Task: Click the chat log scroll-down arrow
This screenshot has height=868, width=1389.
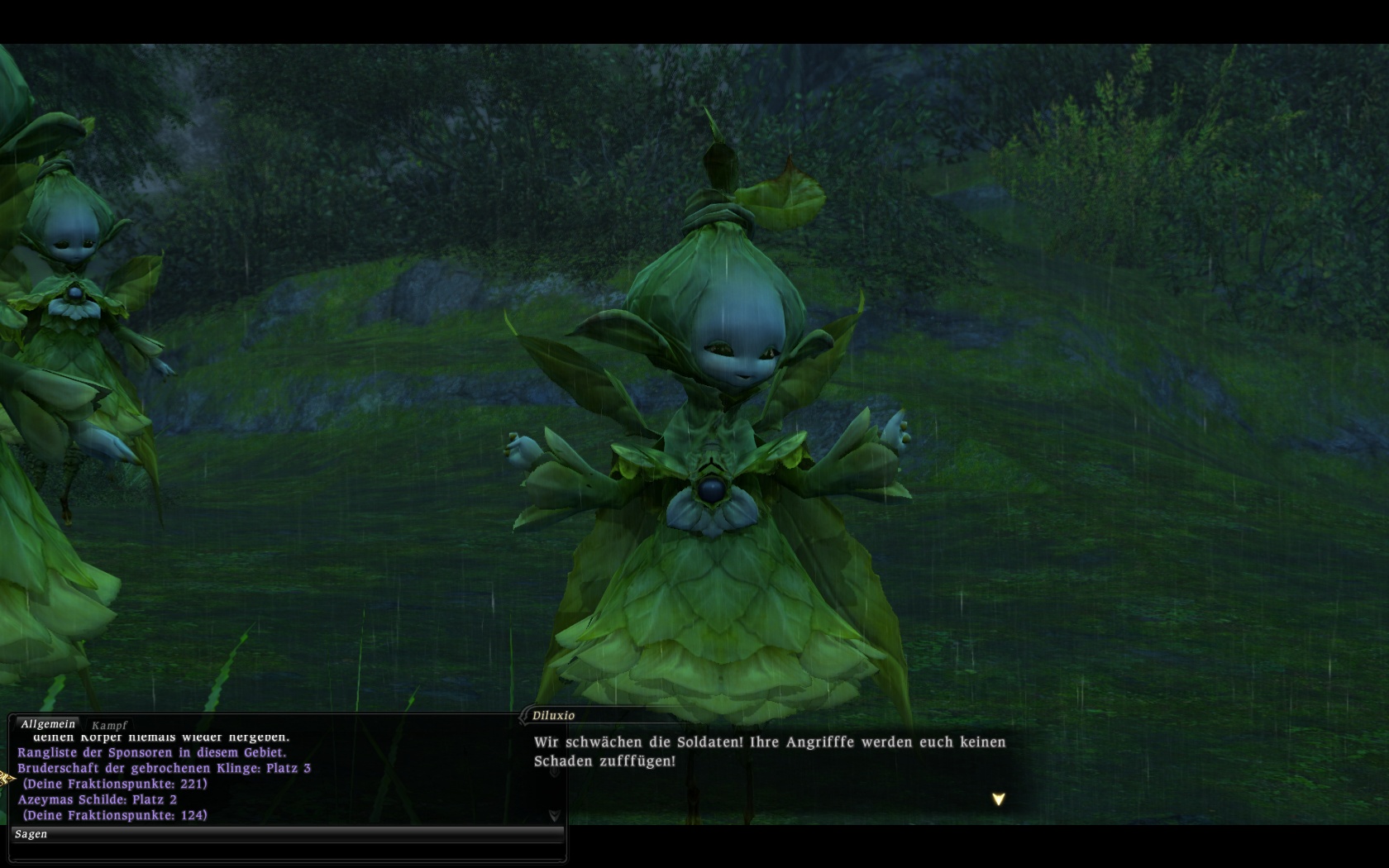Action: tap(554, 815)
